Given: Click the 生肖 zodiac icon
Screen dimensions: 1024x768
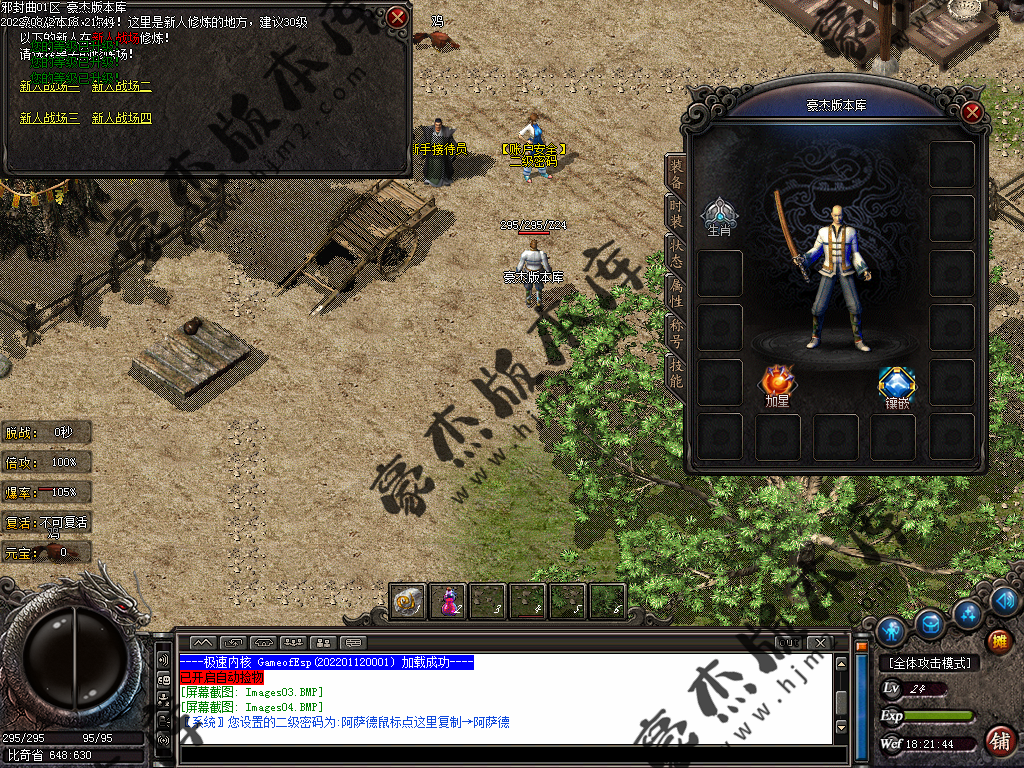Looking at the screenshot, I should (x=719, y=215).
